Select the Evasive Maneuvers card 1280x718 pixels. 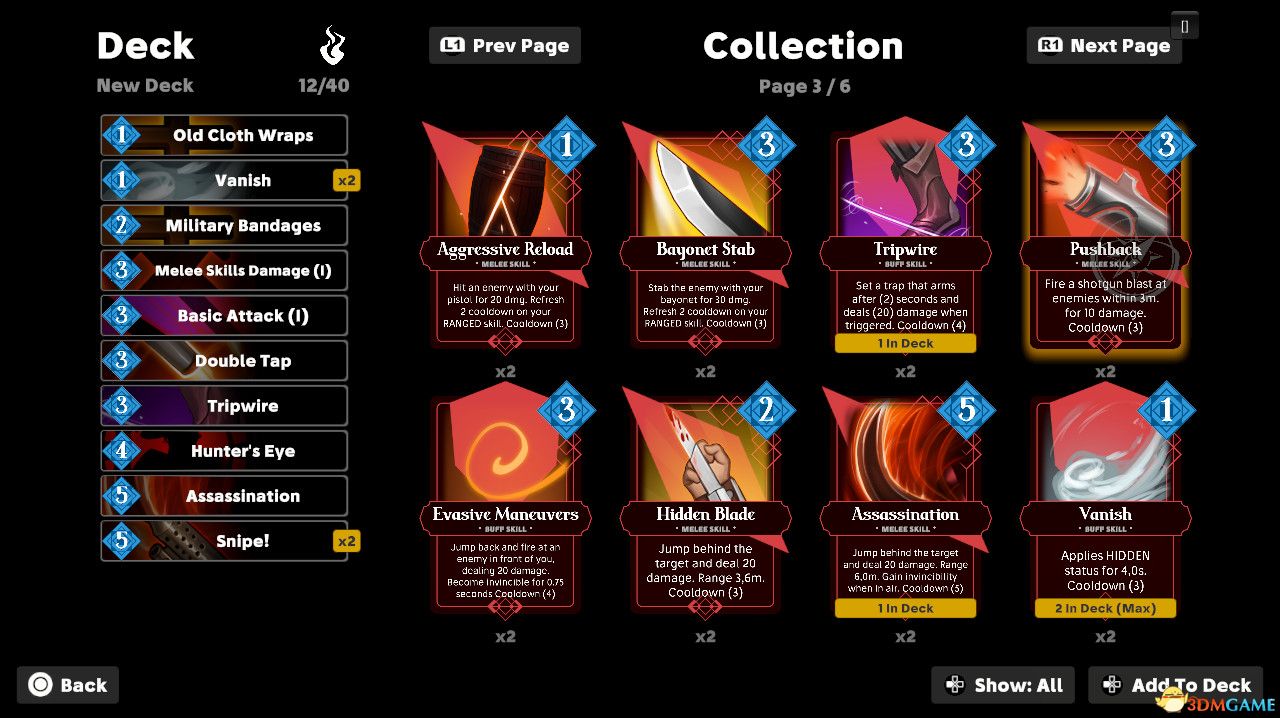click(x=505, y=505)
